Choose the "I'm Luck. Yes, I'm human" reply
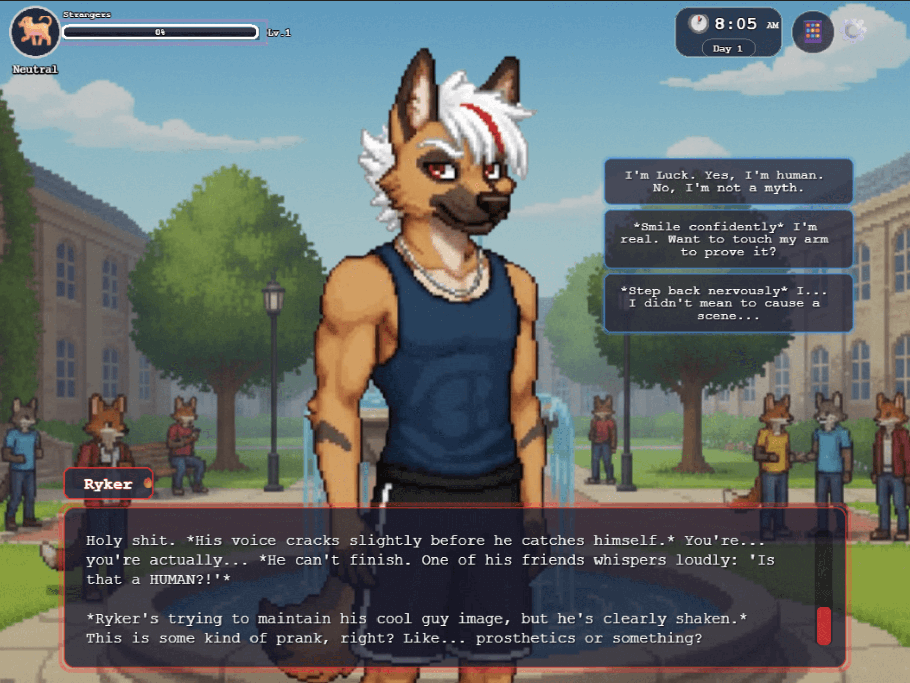This screenshot has width=910, height=683. pos(728,181)
